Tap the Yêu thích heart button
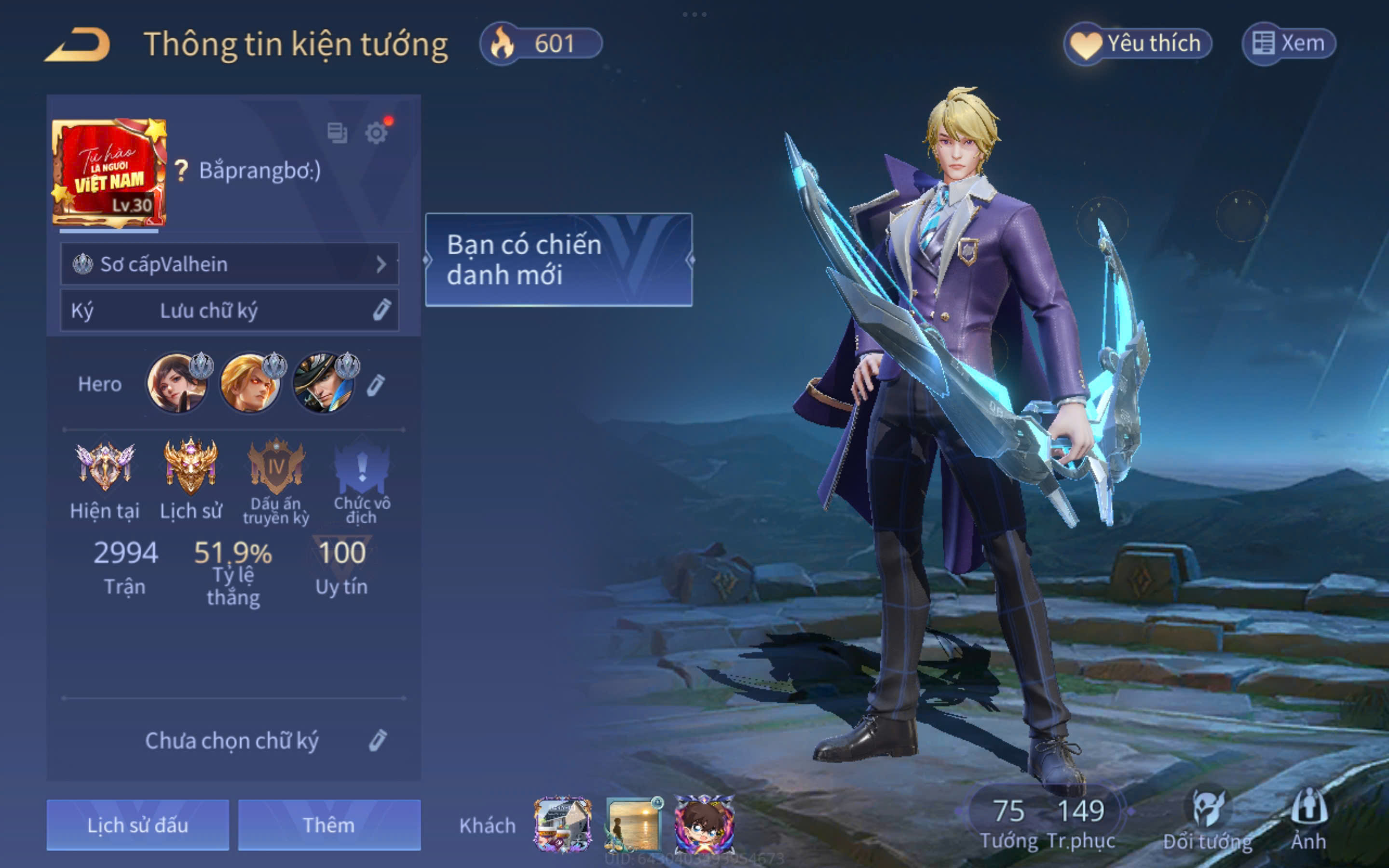The width and height of the screenshot is (1389, 868). [1138, 43]
